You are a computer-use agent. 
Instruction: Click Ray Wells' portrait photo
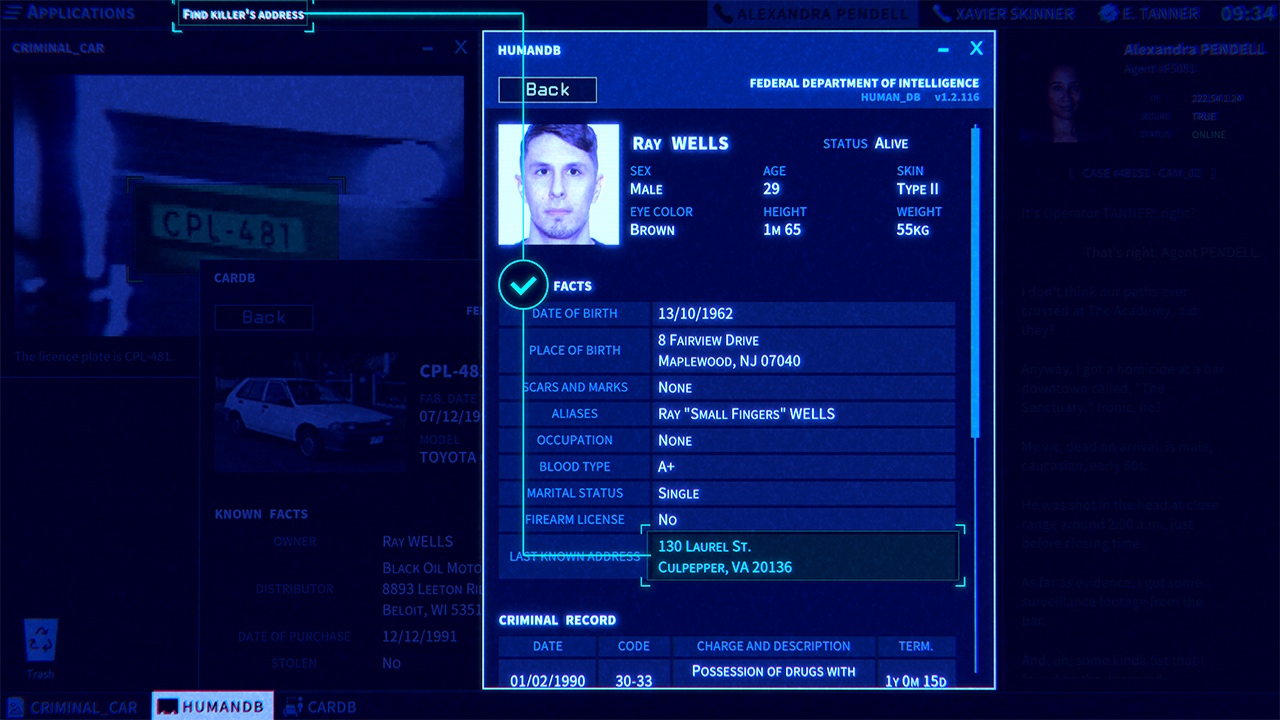click(558, 184)
